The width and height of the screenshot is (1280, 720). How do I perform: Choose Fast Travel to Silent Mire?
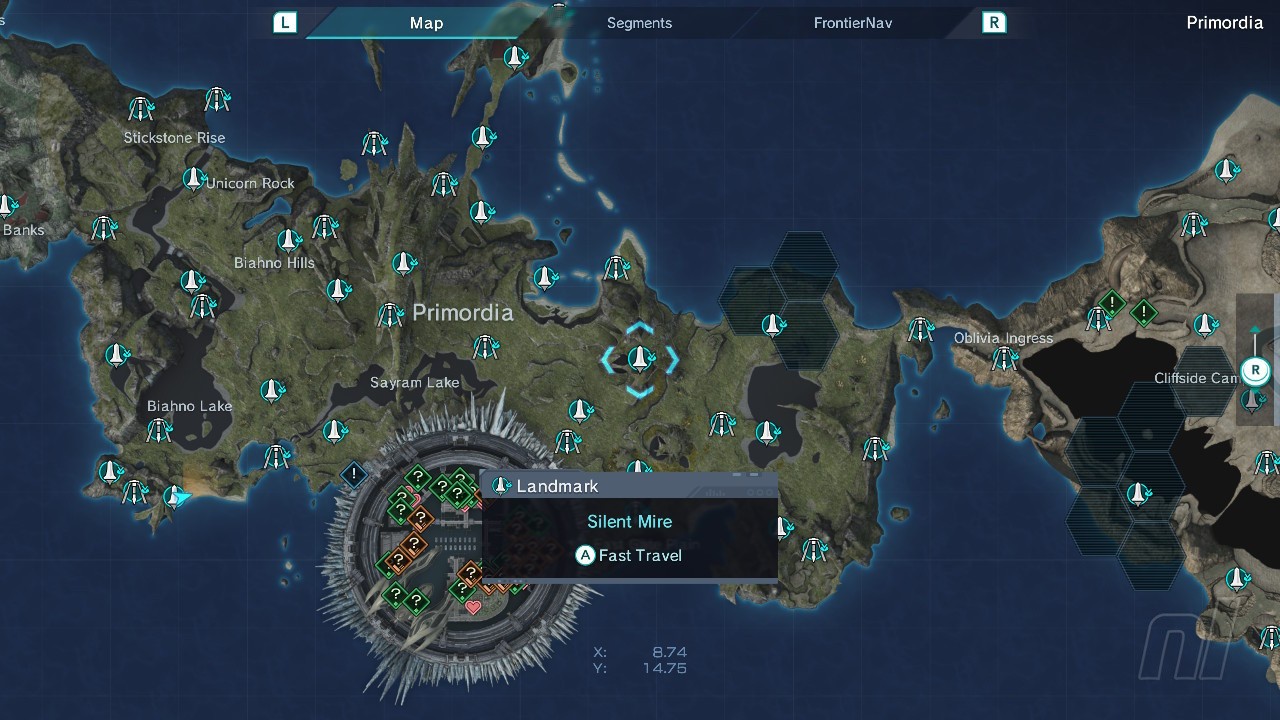pyautogui.click(x=629, y=555)
